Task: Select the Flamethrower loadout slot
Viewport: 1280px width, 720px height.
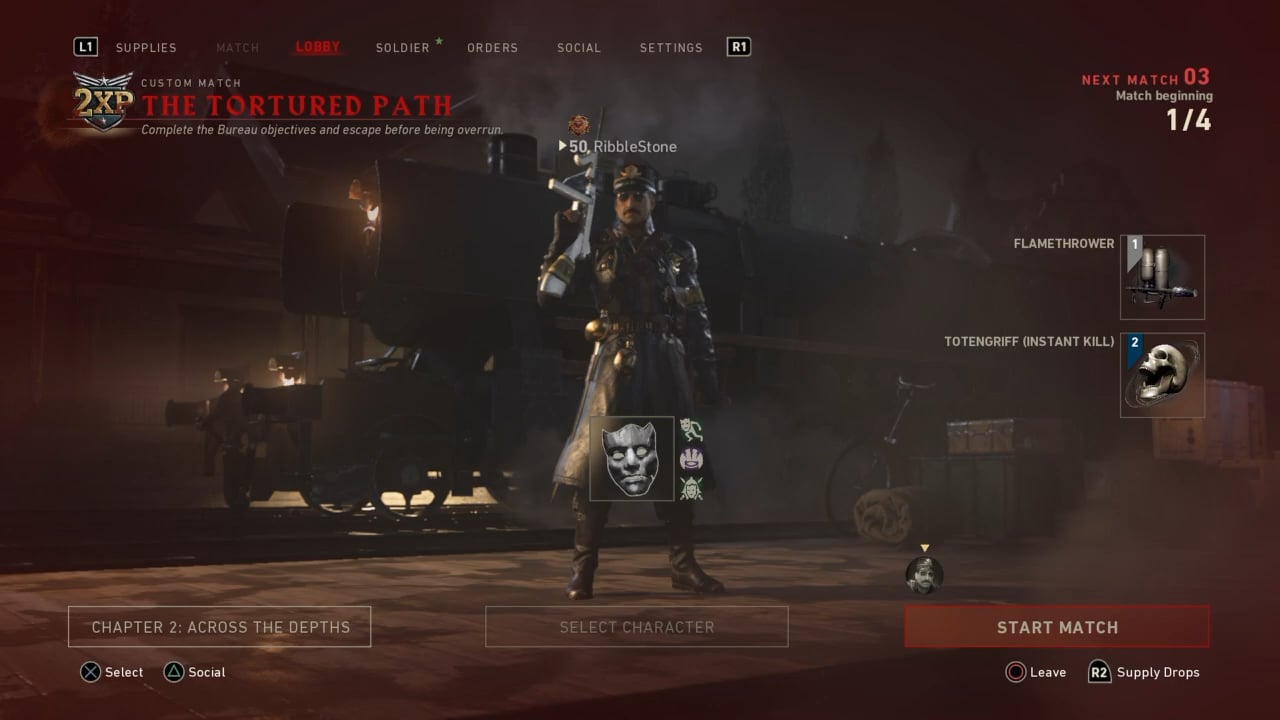Action: [1162, 277]
